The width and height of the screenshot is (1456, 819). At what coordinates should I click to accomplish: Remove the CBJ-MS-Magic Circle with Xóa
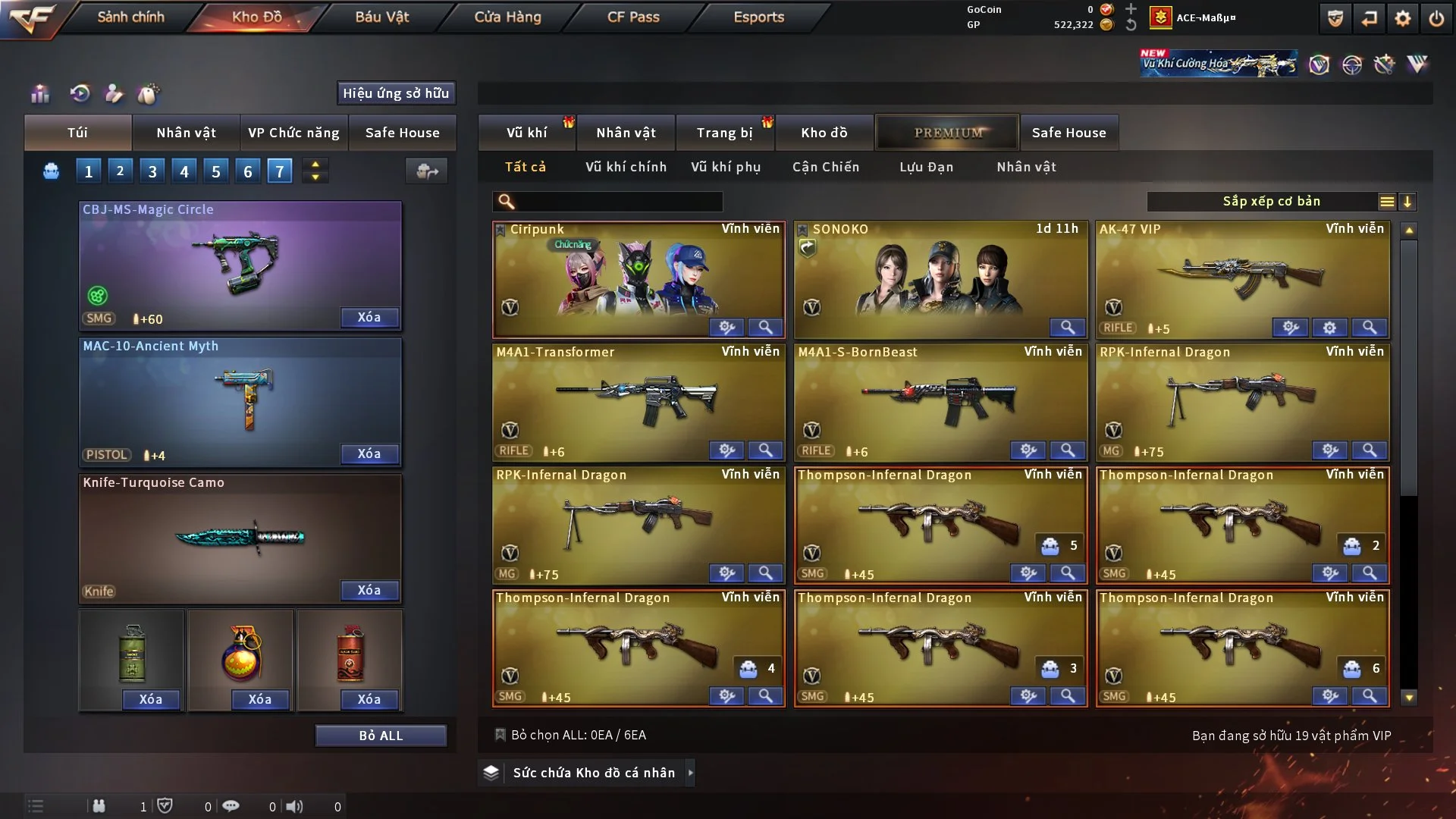point(369,317)
